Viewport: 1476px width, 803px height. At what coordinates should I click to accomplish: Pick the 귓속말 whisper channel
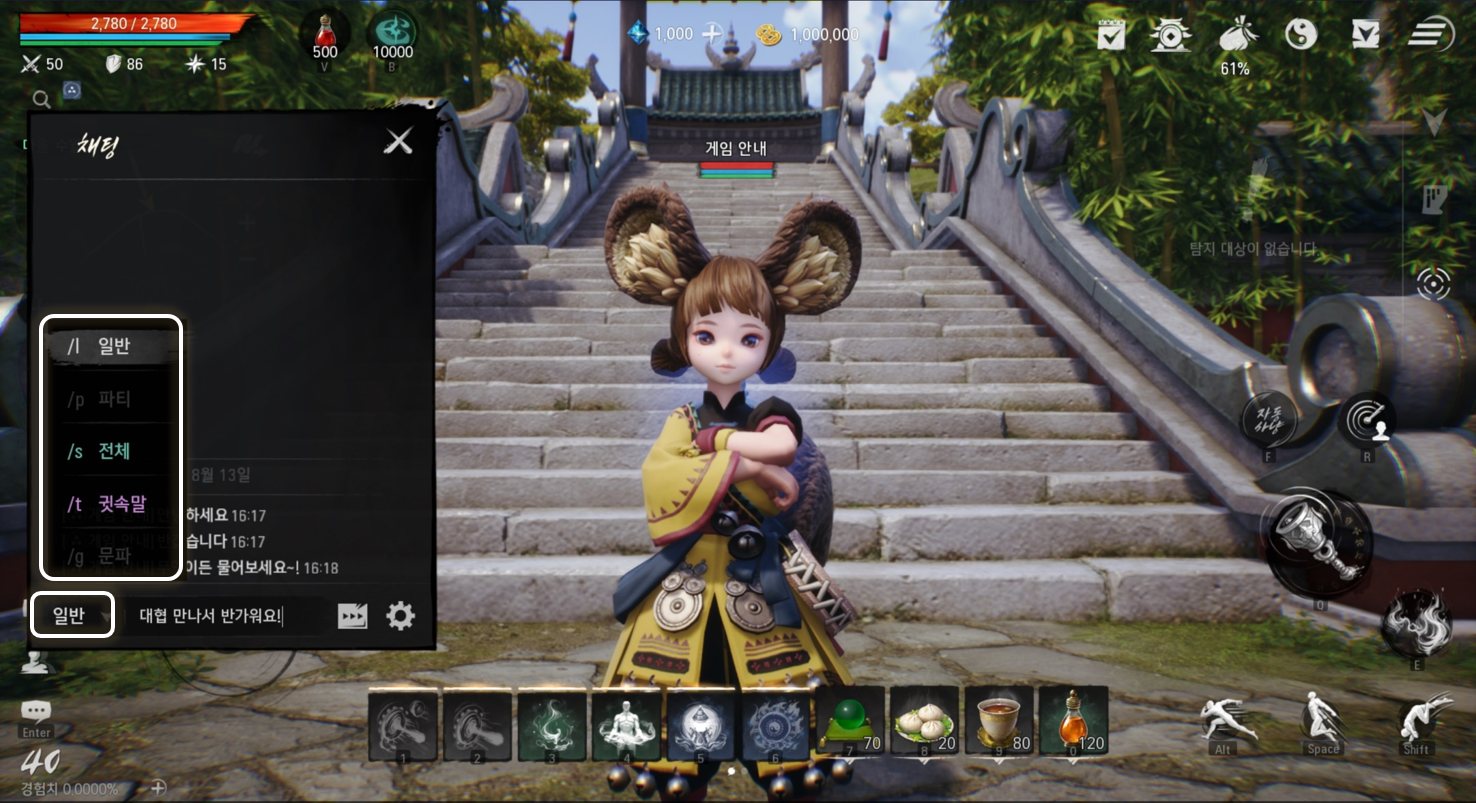click(111, 504)
